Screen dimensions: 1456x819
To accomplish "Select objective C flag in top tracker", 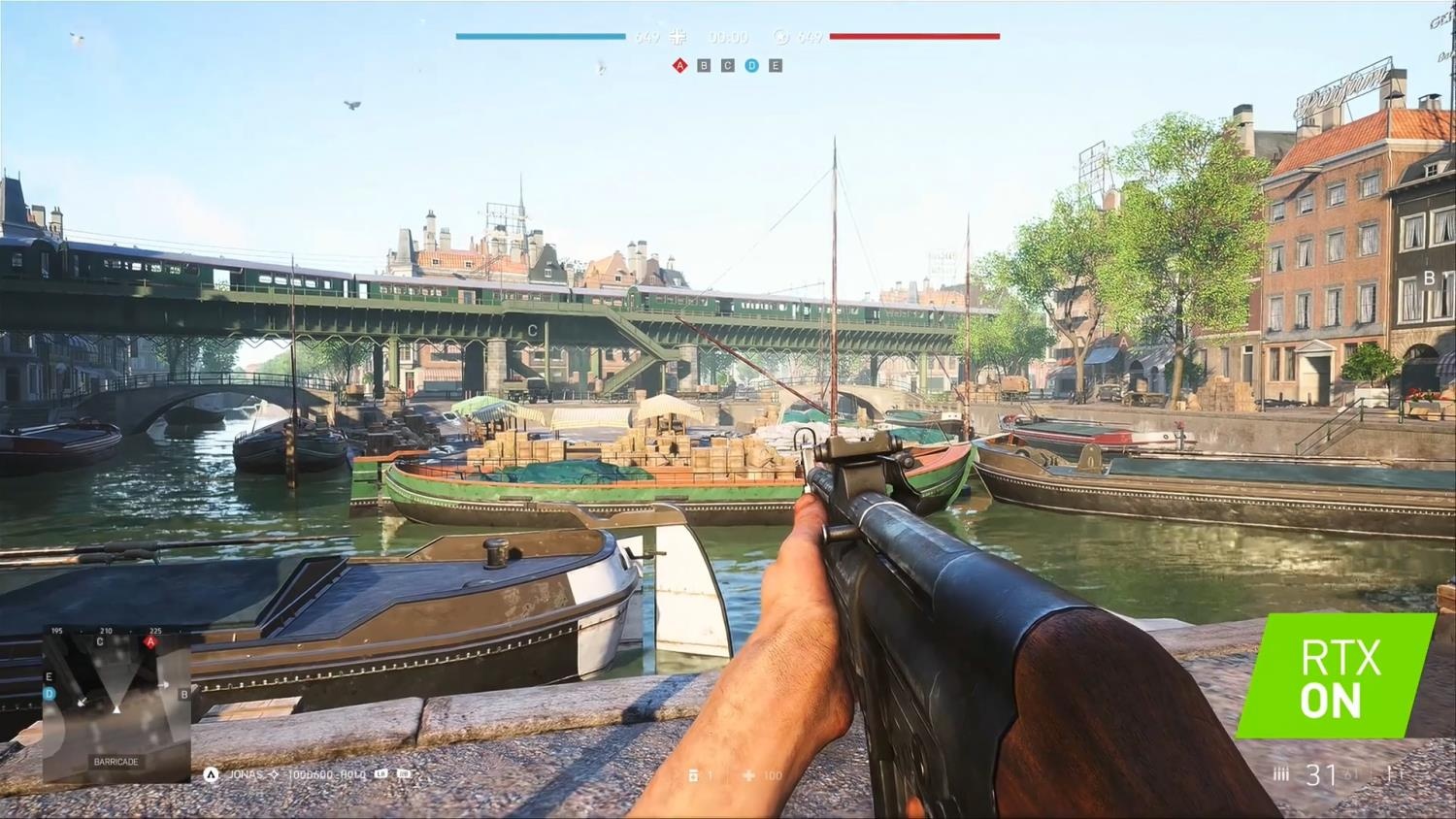I will click(x=728, y=66).
